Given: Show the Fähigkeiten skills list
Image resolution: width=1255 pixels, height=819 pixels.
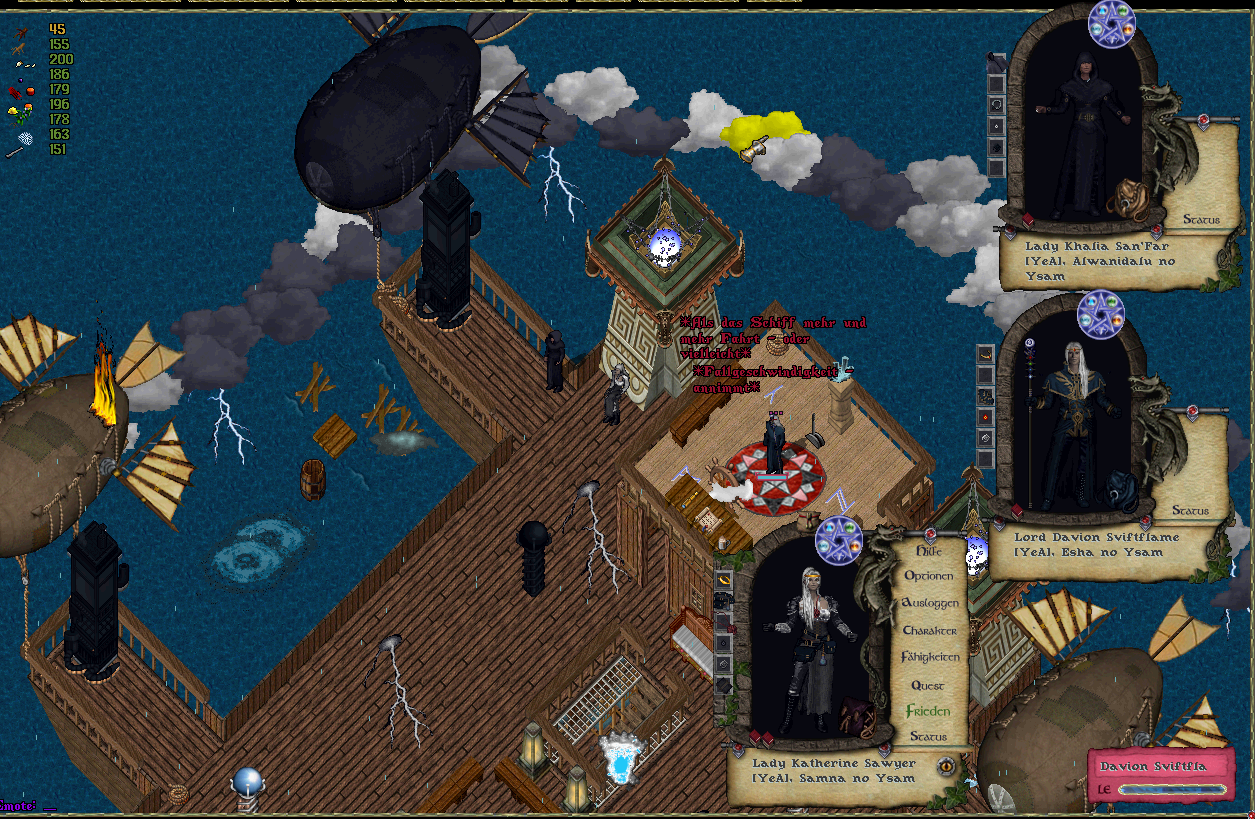Looking at the screenshot, I should coord(930,657).
